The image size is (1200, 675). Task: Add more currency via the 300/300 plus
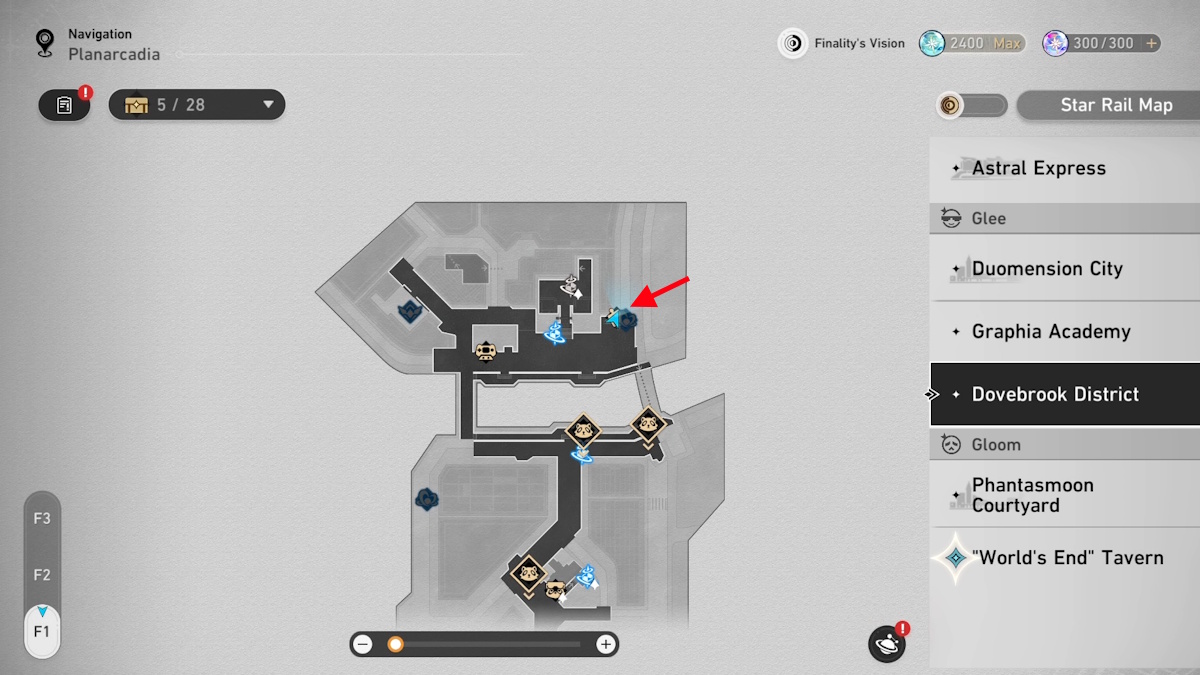(x=1152, y=43)
